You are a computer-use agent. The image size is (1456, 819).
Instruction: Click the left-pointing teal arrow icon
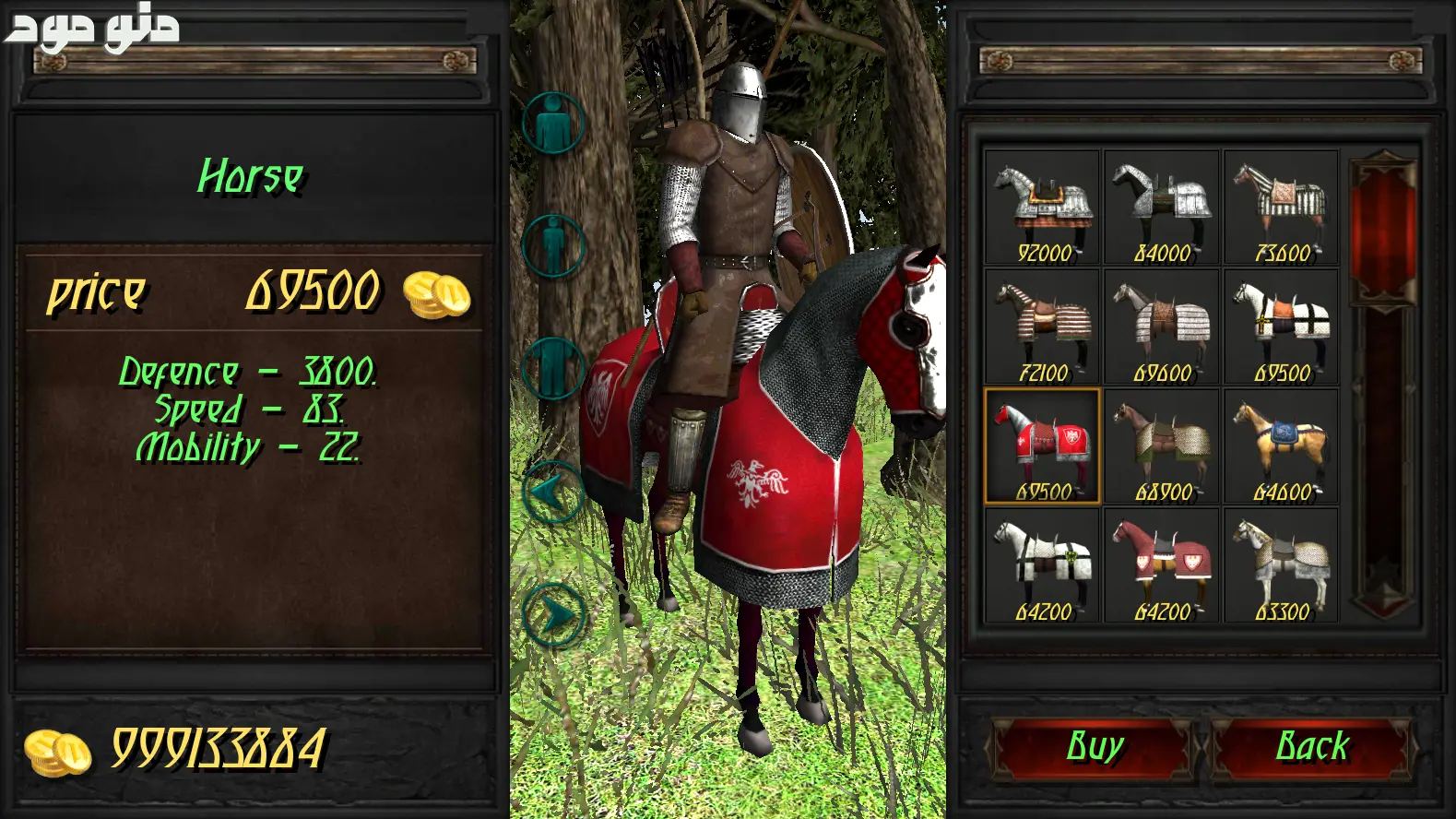point(552,493)
